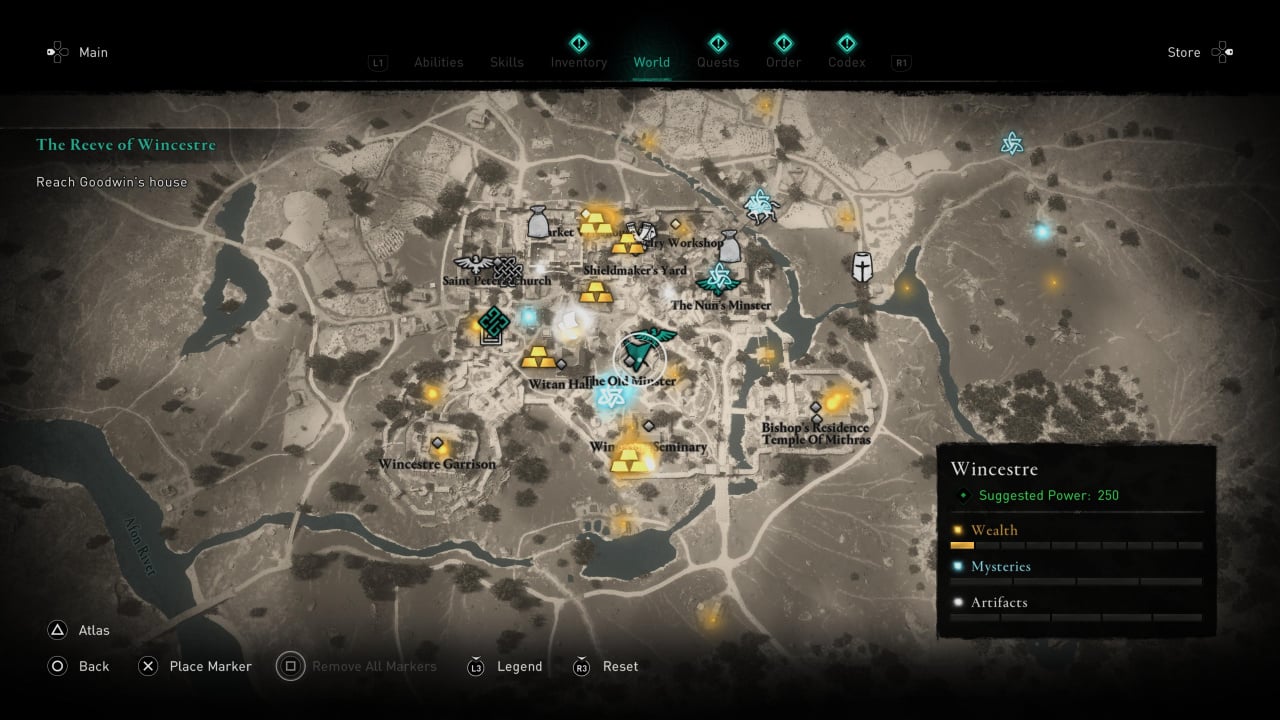This screenshot has height=720, width=1280.
Task: Switch to the Order tab
Action: [783, 62]
